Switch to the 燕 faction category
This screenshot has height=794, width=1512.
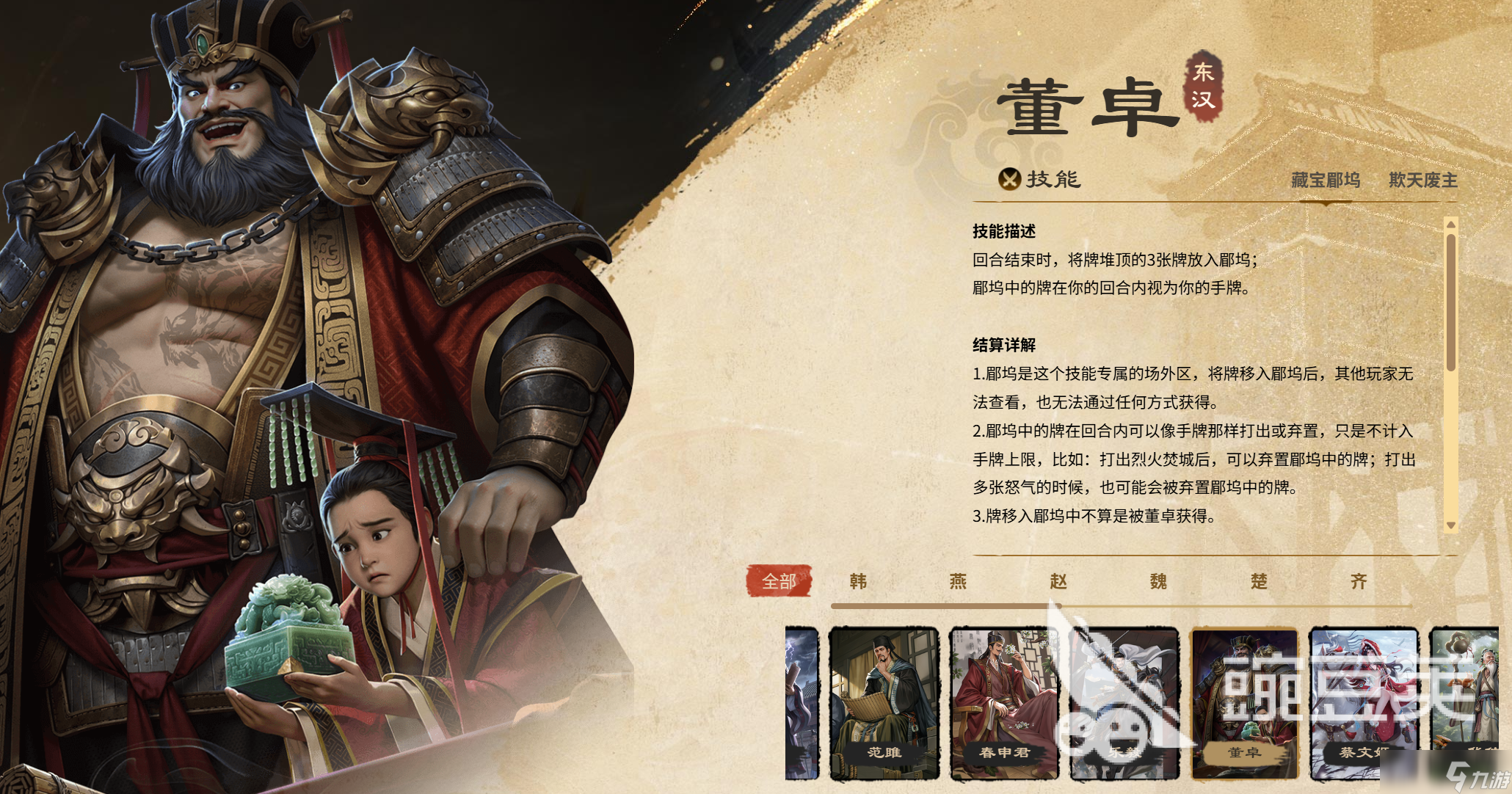pyautogui.click(x=959, y=581)
